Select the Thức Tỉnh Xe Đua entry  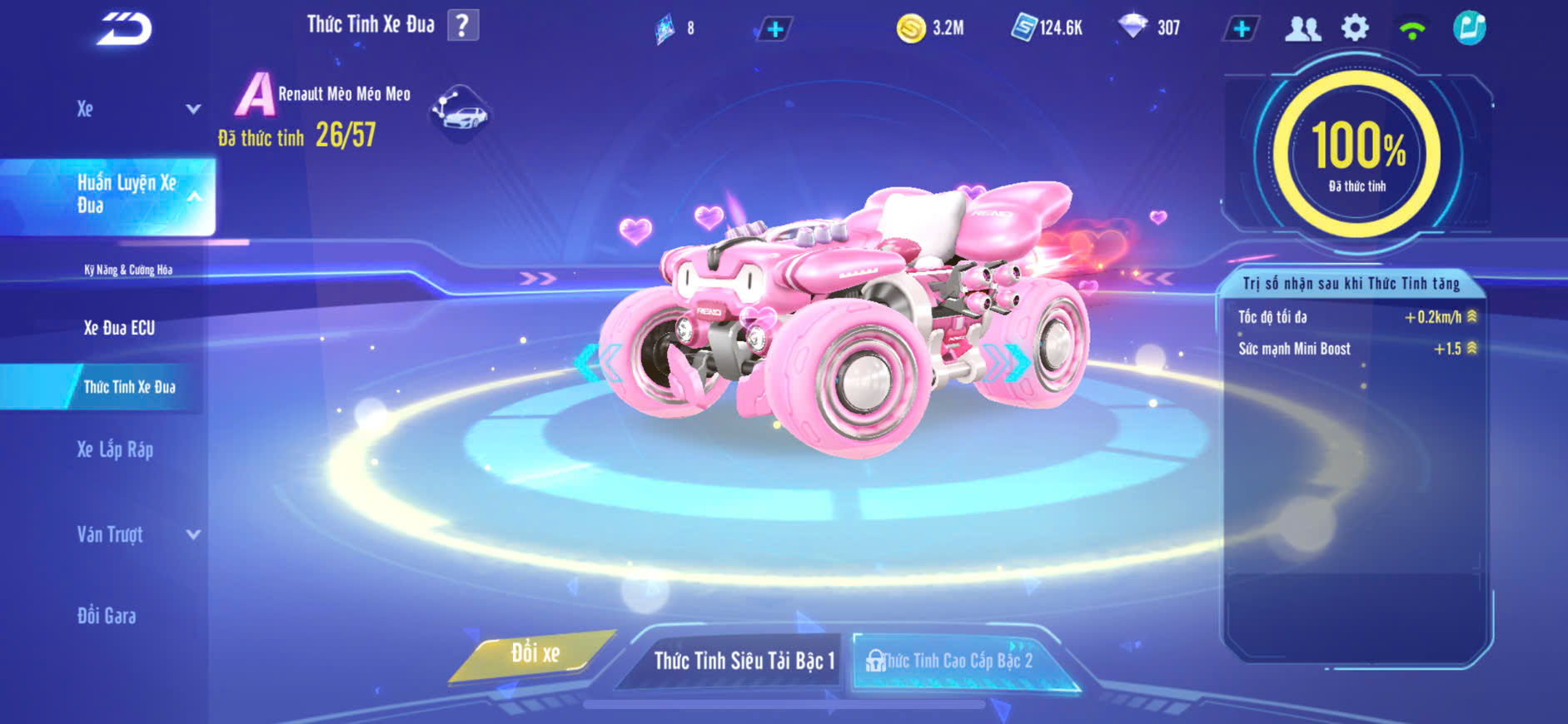129,387
